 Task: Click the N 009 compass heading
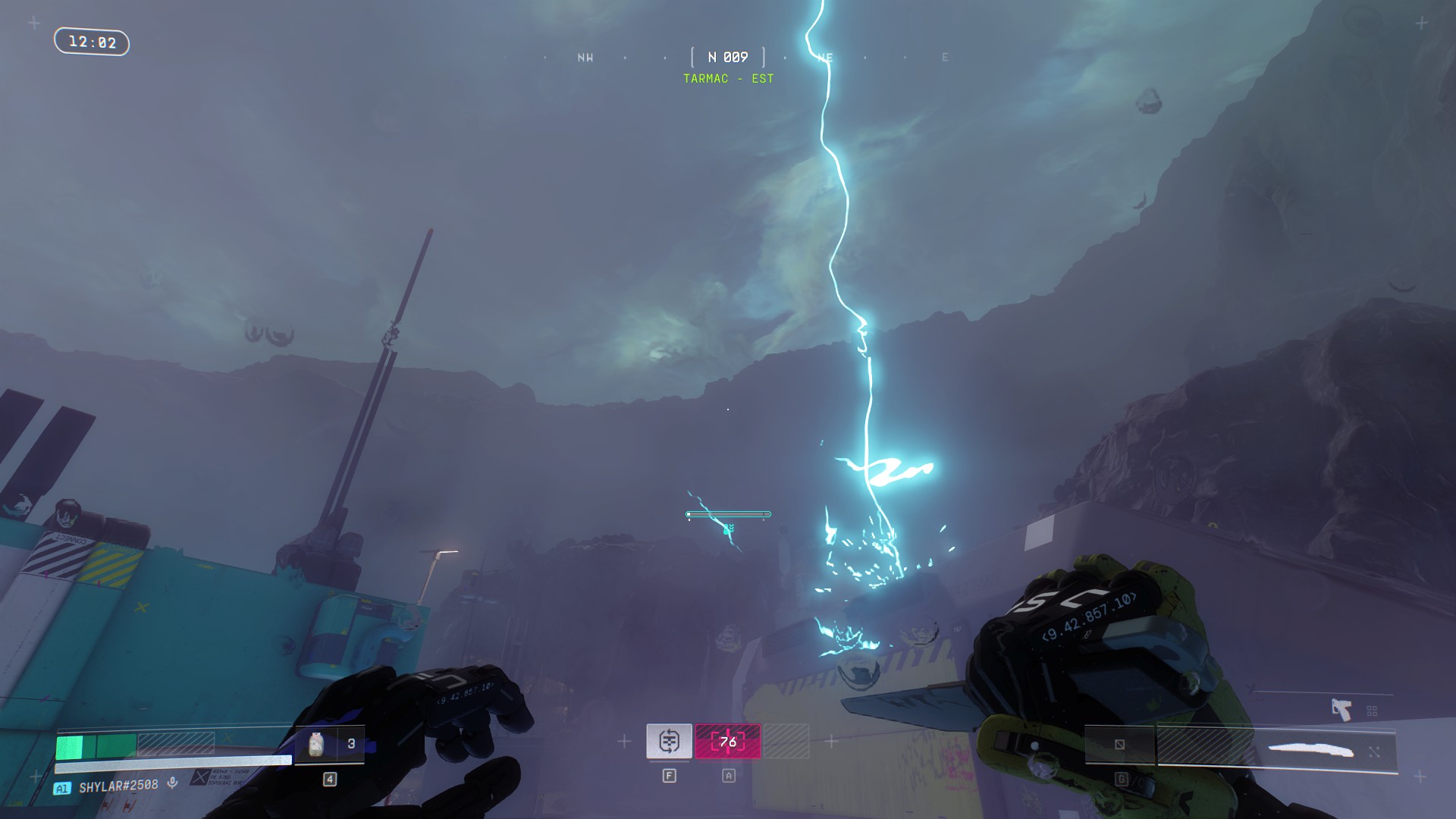[x=728, y=58]
